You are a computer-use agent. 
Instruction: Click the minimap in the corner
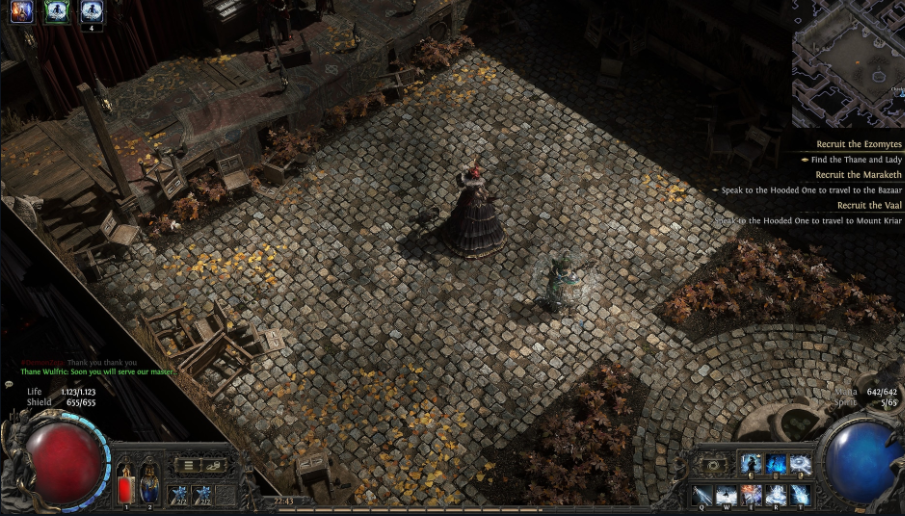(848, 62)
